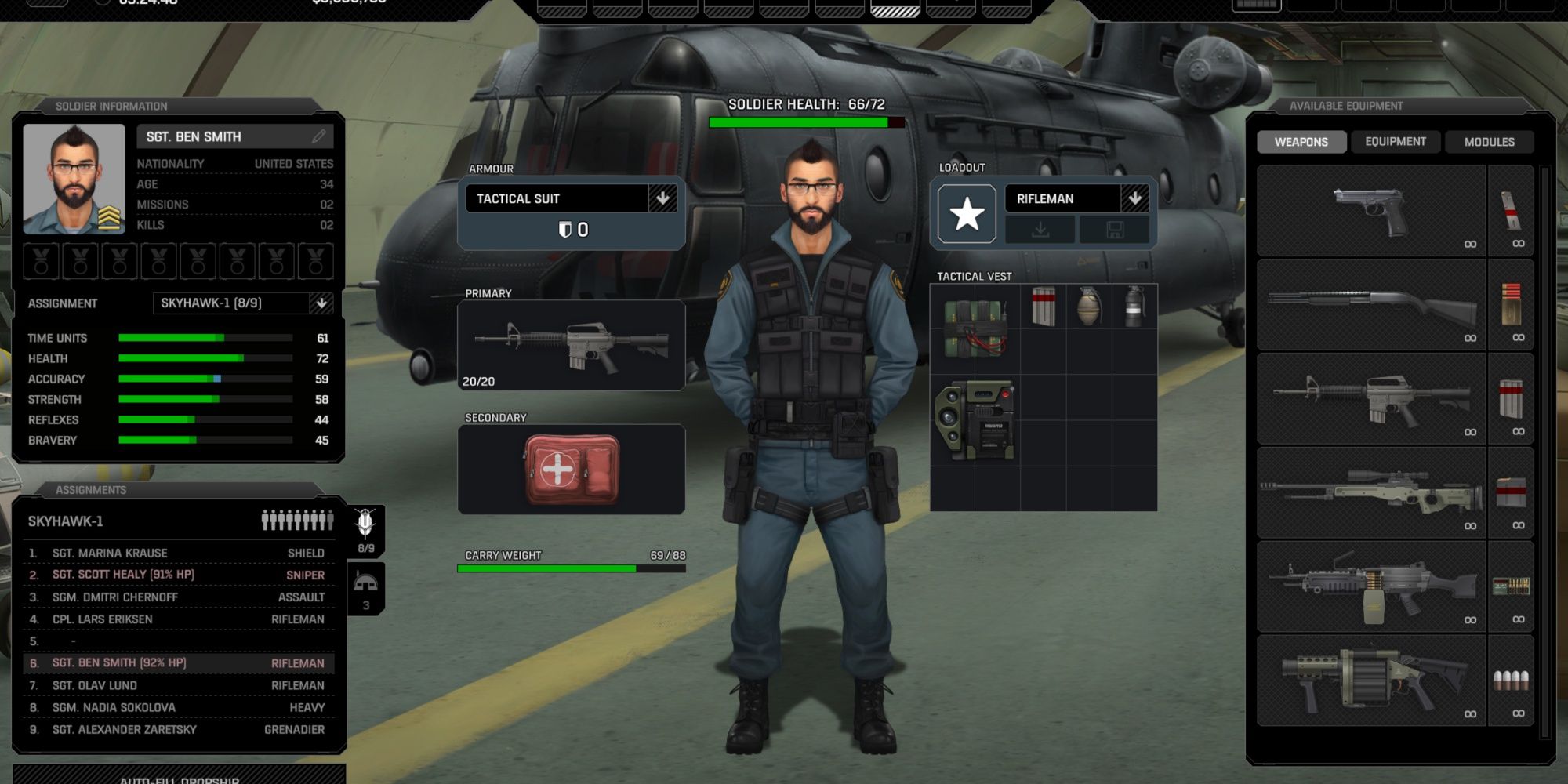Click the star loadout role icon

pyautogui.click(x=969, y=212)
